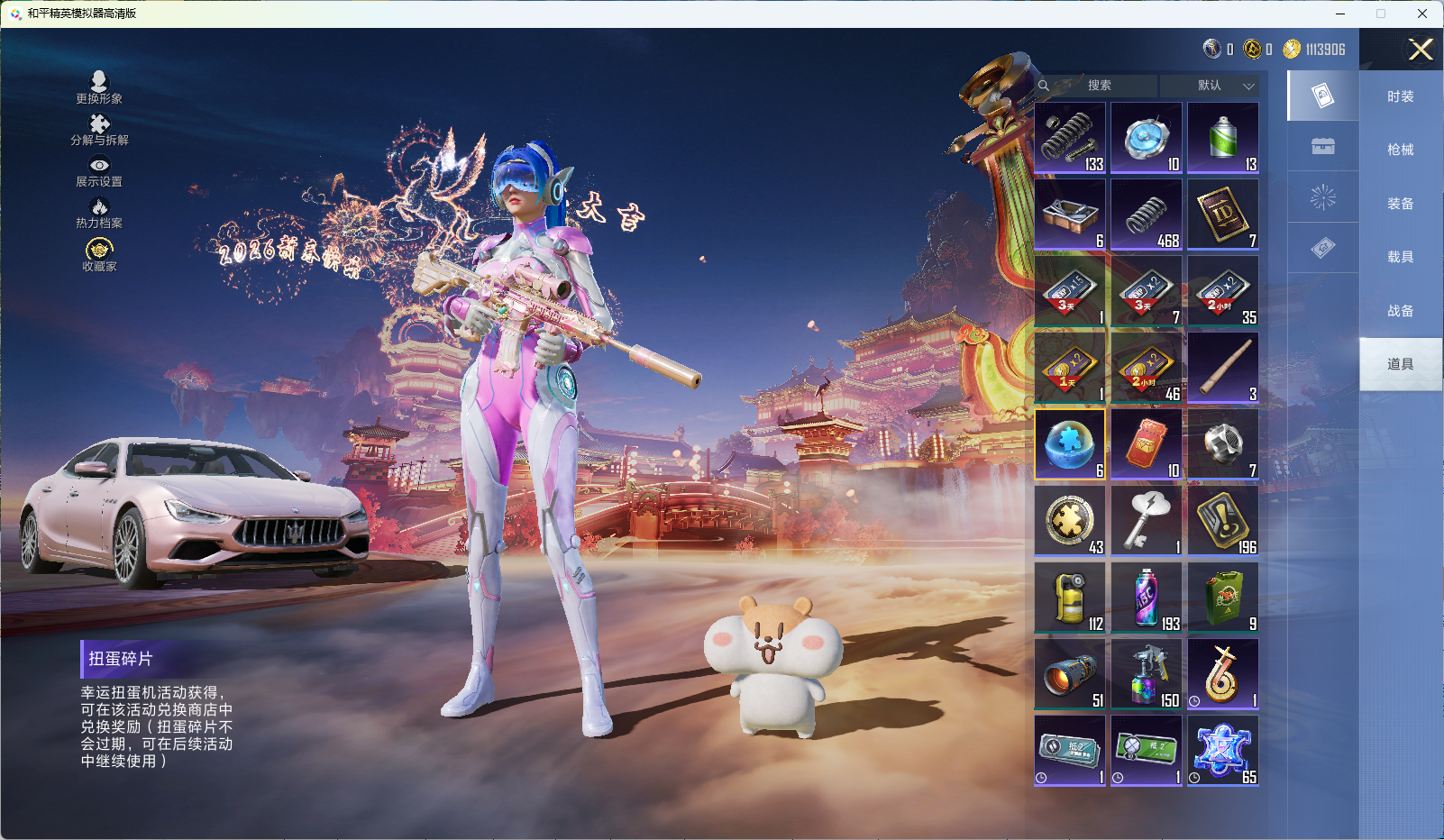This screenshot has height=840, width=1444.
Task: Open 更换形象 change appearance option
Action: click(x=99, y=87)
